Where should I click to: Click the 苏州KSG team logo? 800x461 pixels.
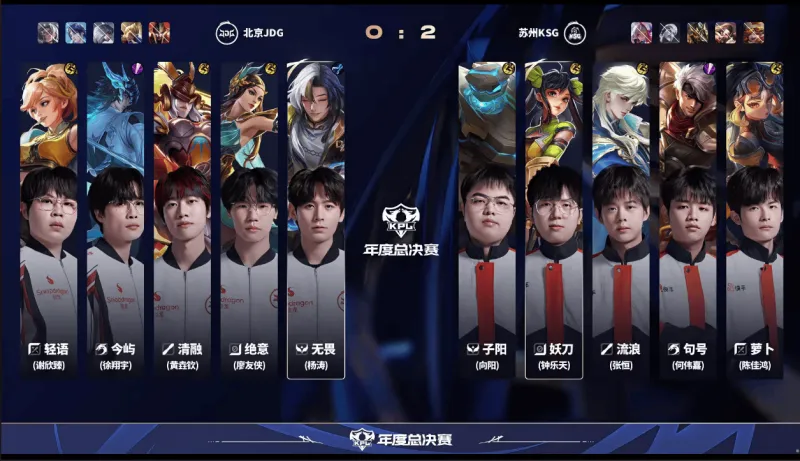575,32
